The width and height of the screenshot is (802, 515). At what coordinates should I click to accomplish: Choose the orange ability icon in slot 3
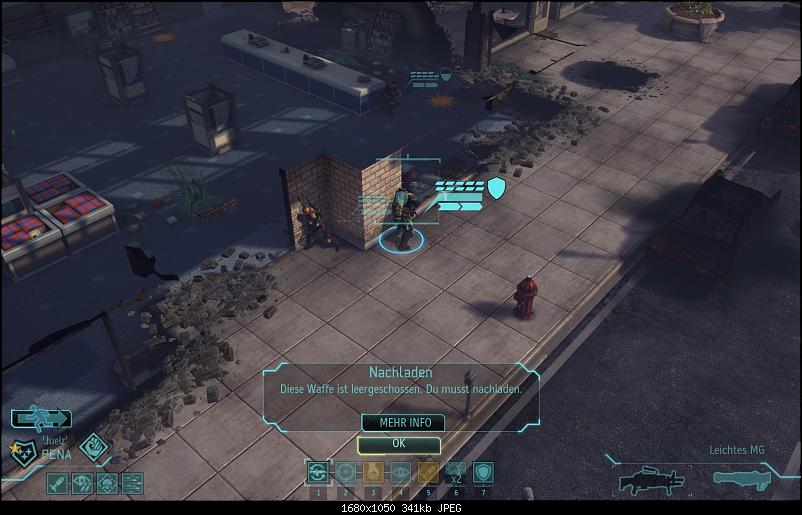(x=373, y=472)
